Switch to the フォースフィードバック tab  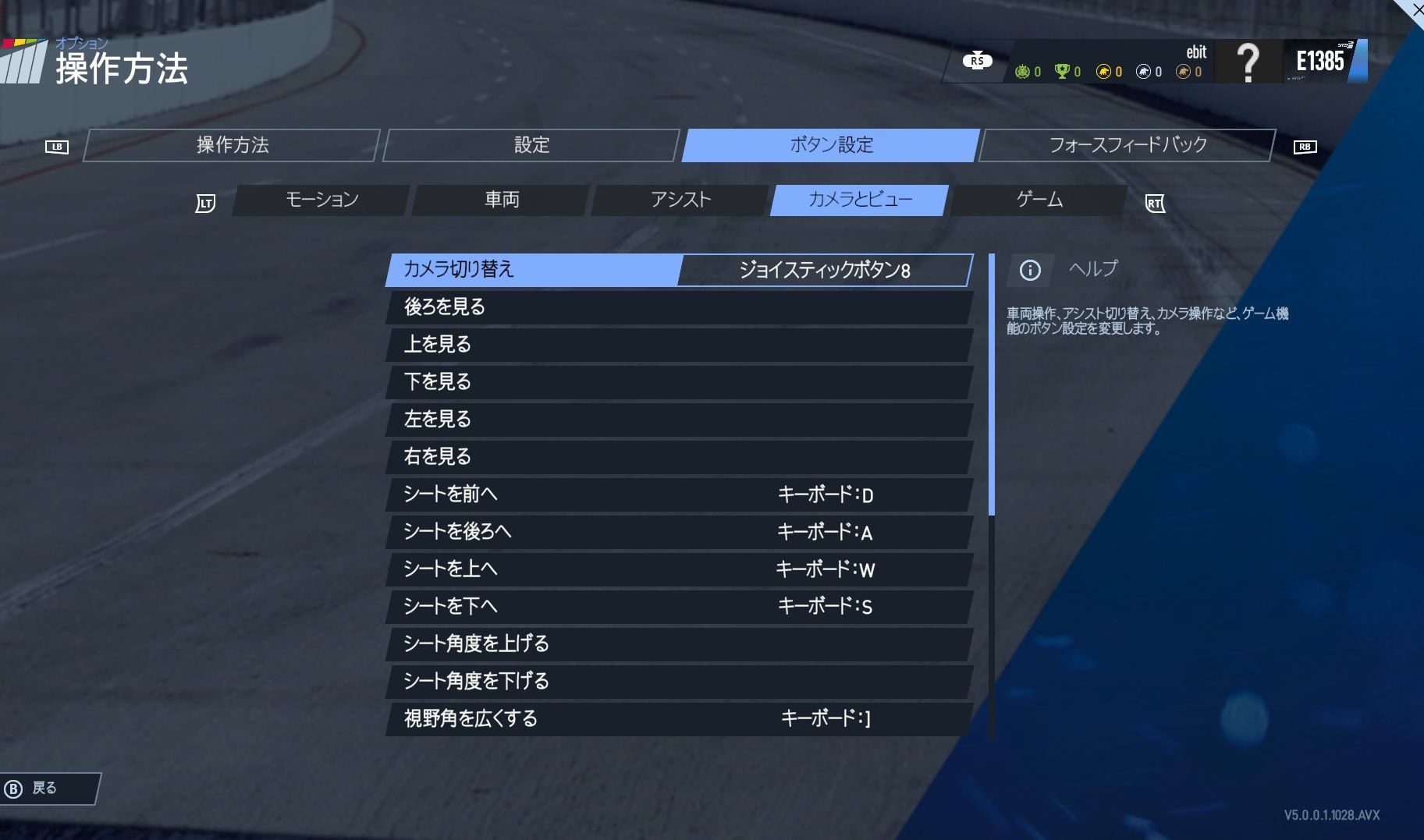[1127, 145]
